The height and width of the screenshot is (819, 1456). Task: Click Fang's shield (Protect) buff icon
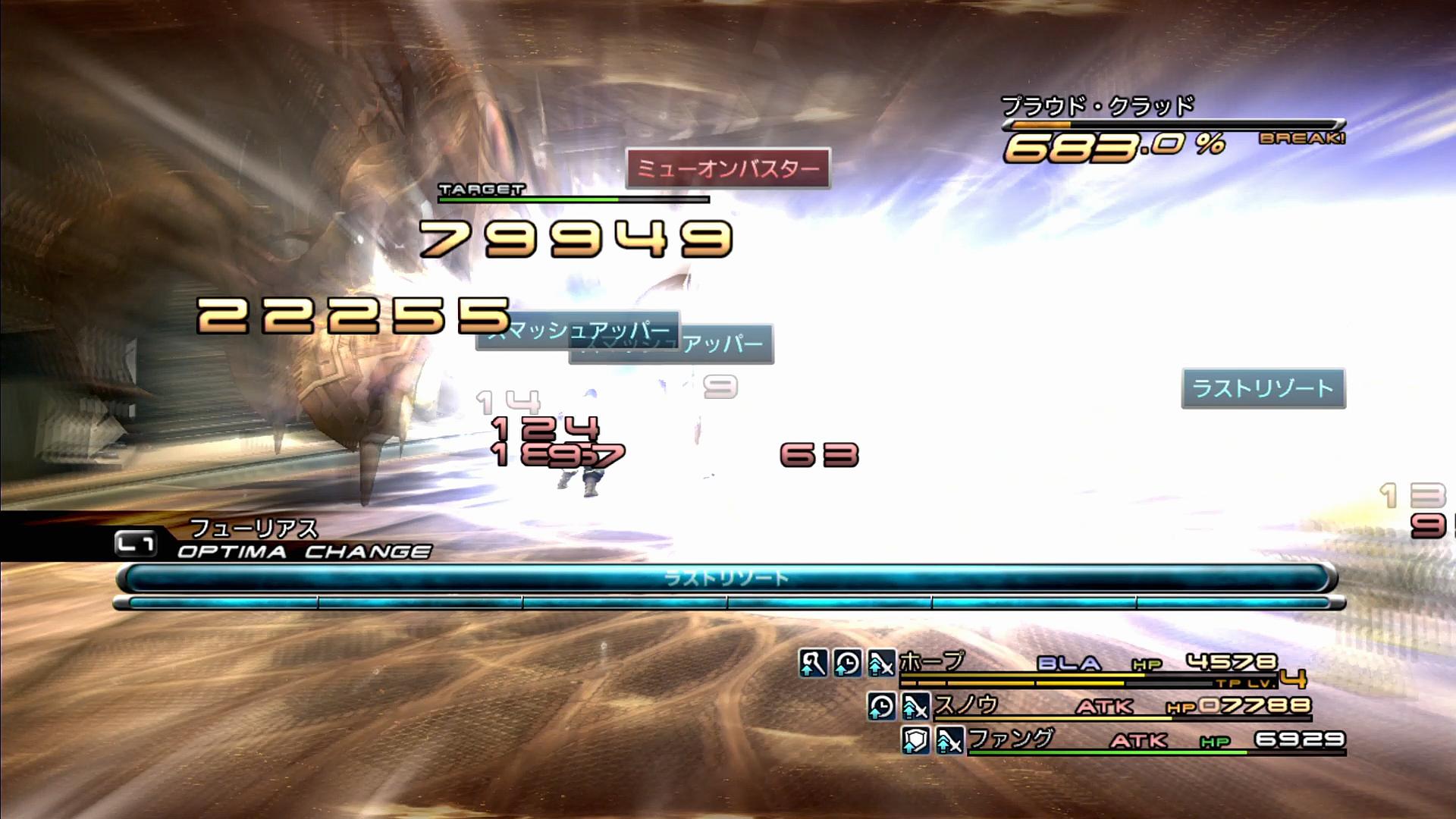click(915, 740)
